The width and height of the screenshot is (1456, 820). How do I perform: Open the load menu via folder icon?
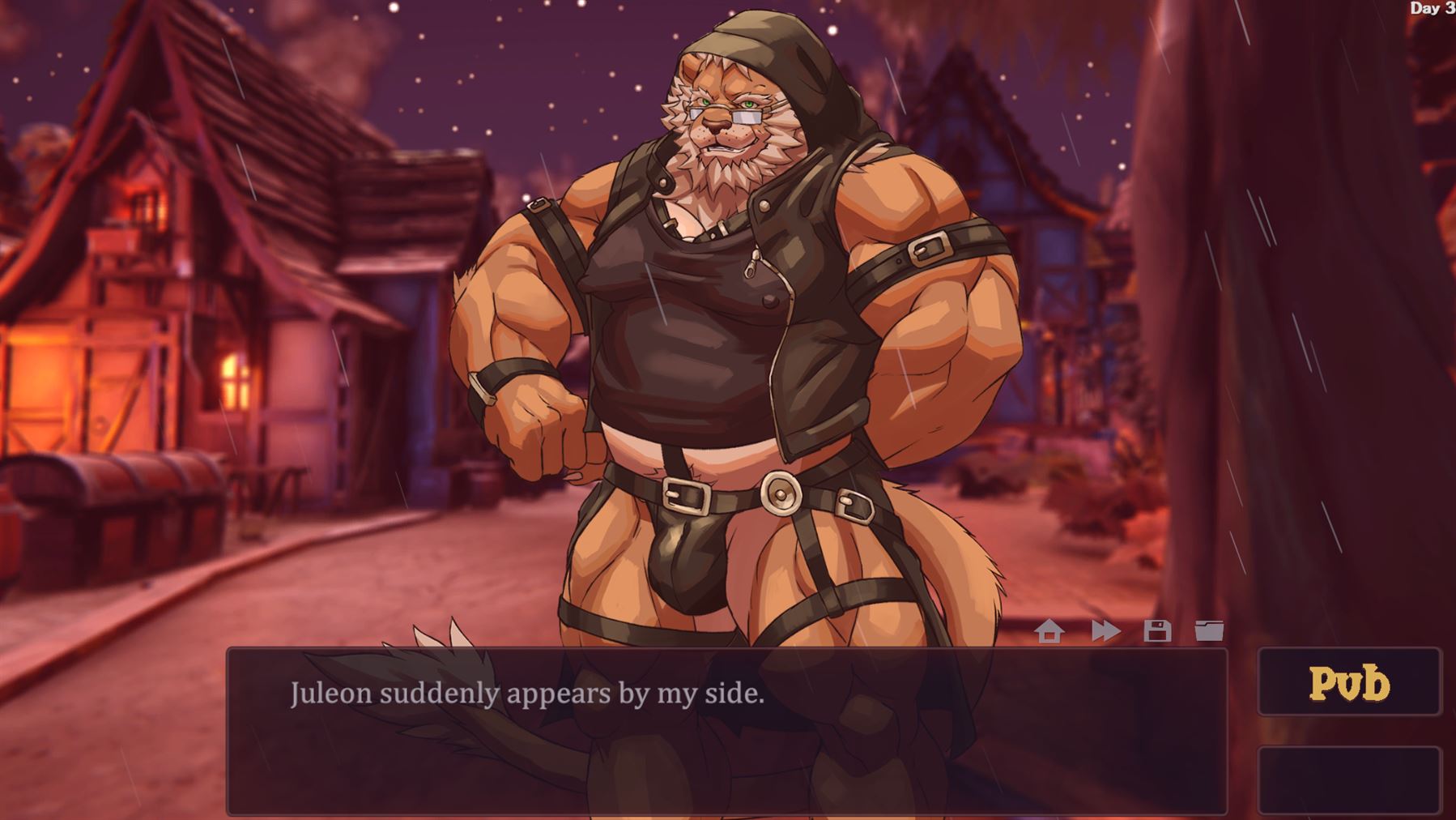click(x=1209, y=630)
